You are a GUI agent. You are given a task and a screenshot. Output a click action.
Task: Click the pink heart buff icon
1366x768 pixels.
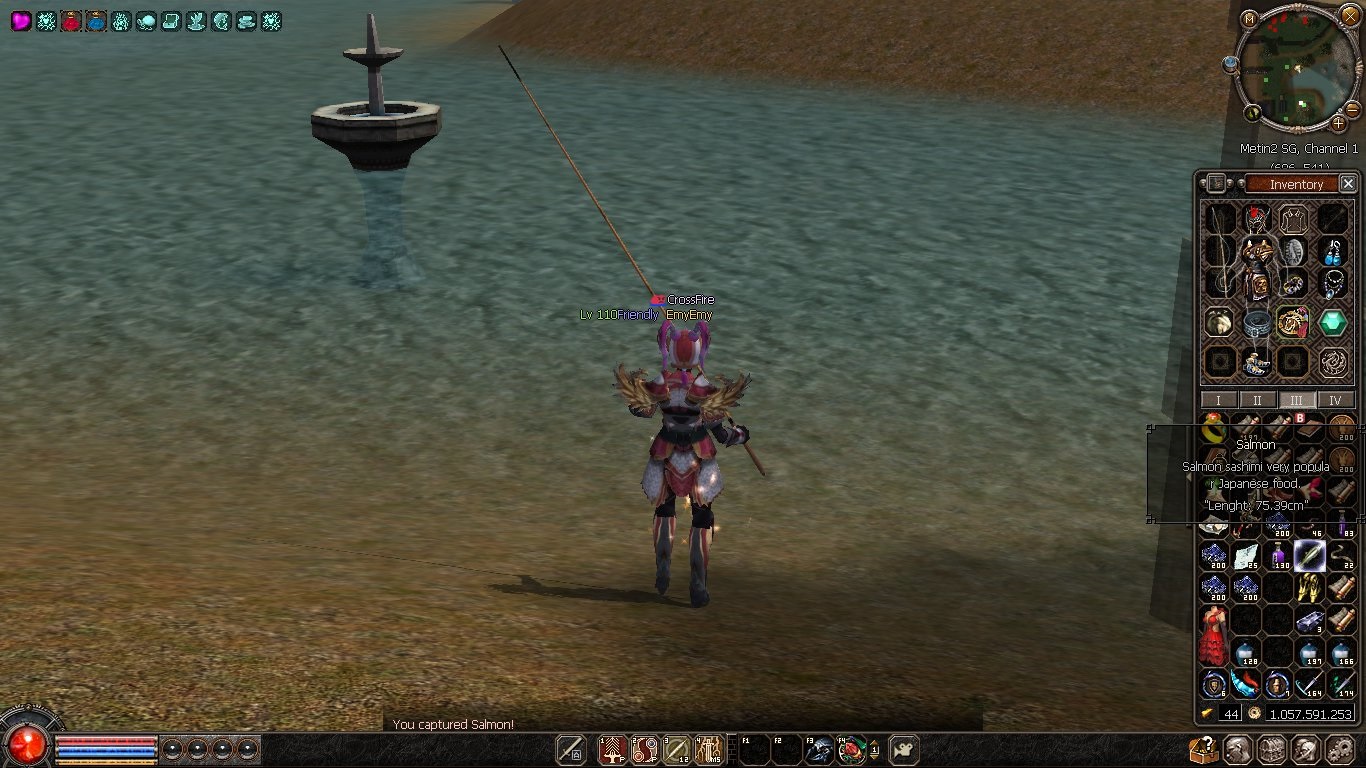click(x=21, y=21)
